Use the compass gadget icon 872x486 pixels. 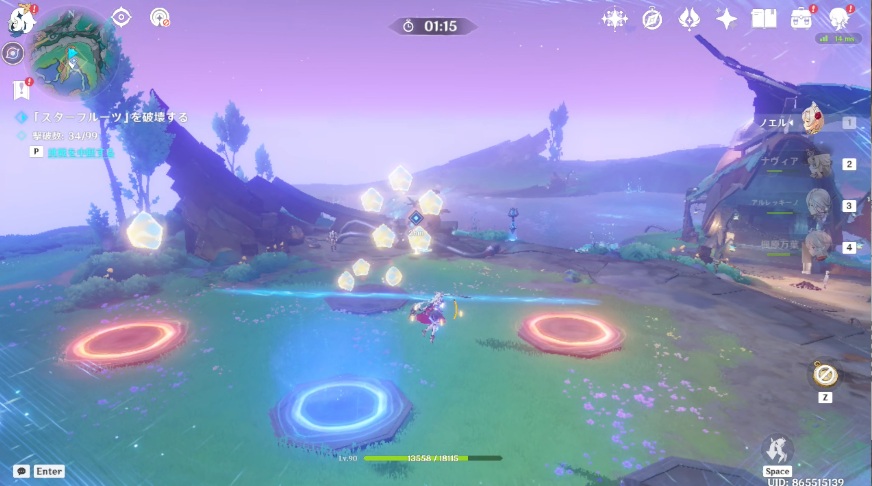point(825,375)
